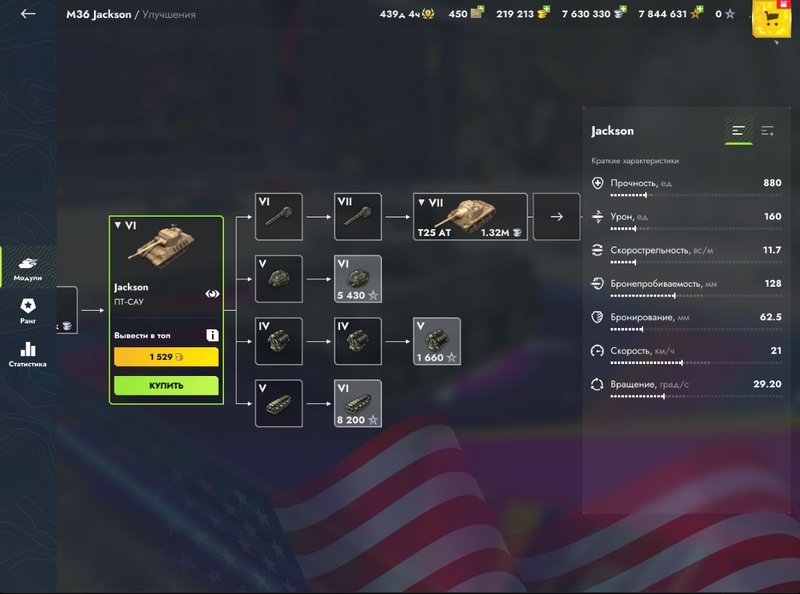Switch to the Модули tab
Viewport: 800px width, 594px height.
(28, 268)
